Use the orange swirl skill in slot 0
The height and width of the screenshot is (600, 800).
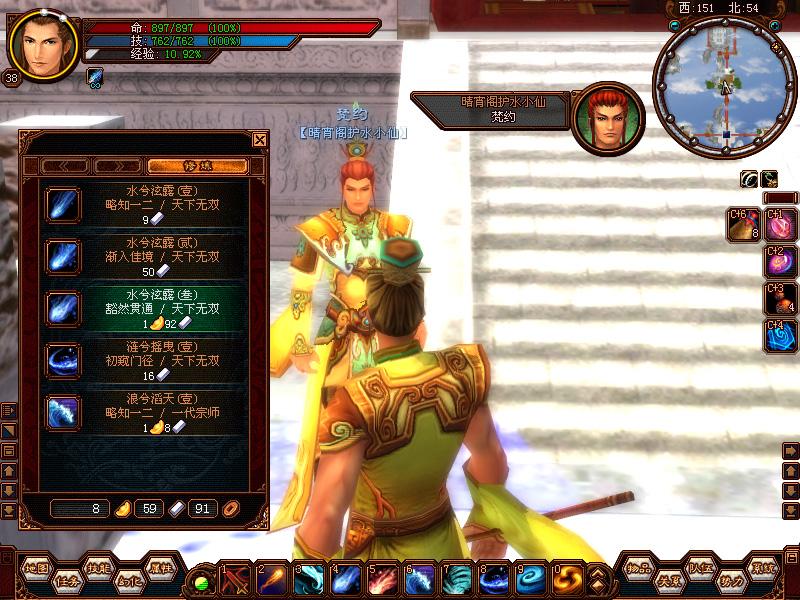[569, 579]
